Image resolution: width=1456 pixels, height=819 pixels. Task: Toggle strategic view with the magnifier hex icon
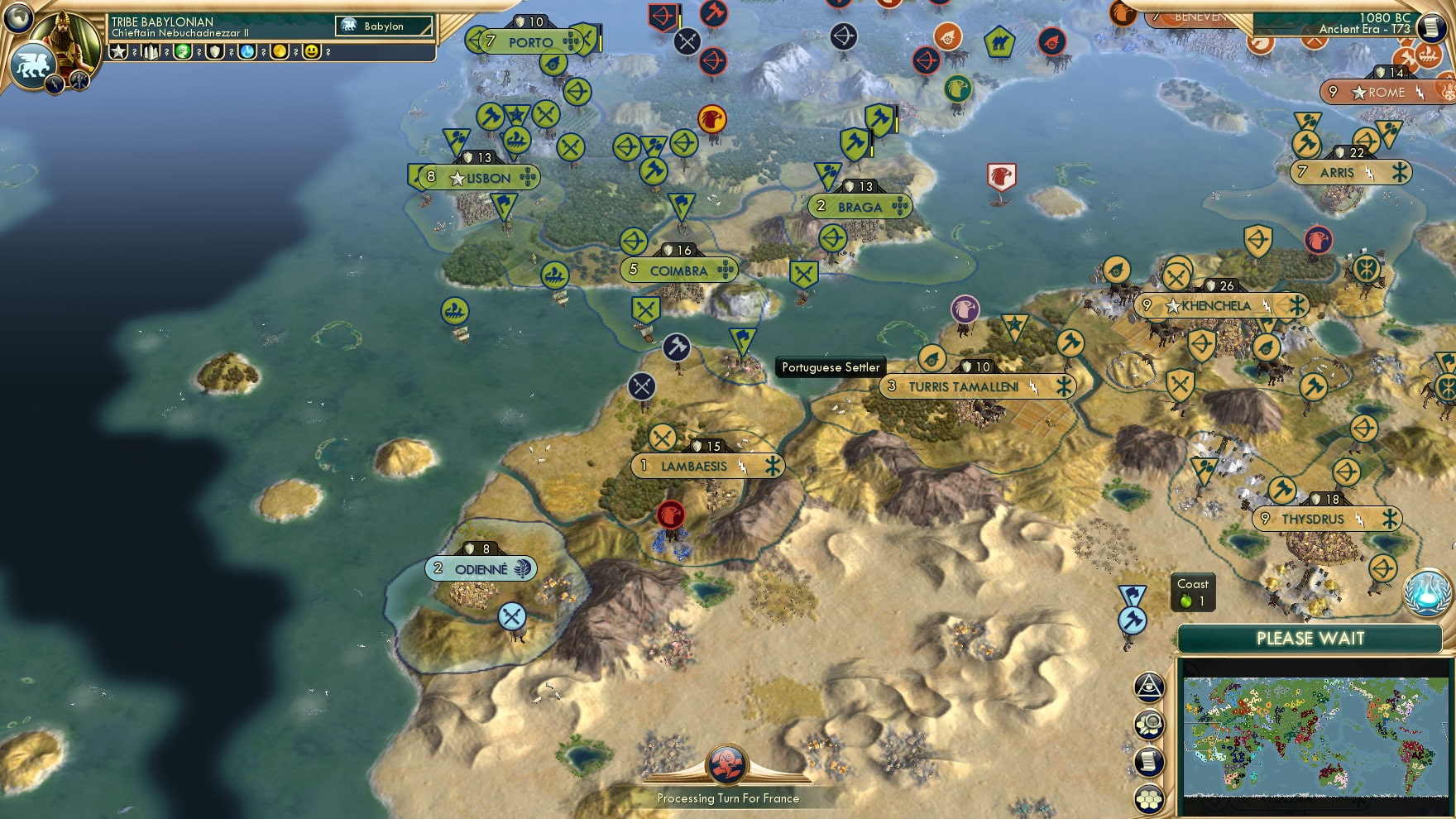(x=1148, y=723)
